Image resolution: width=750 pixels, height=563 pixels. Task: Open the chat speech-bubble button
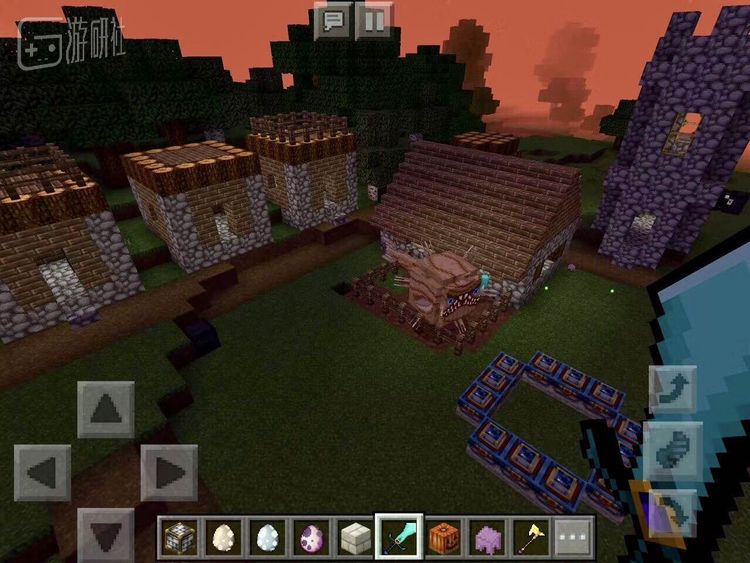333,21
